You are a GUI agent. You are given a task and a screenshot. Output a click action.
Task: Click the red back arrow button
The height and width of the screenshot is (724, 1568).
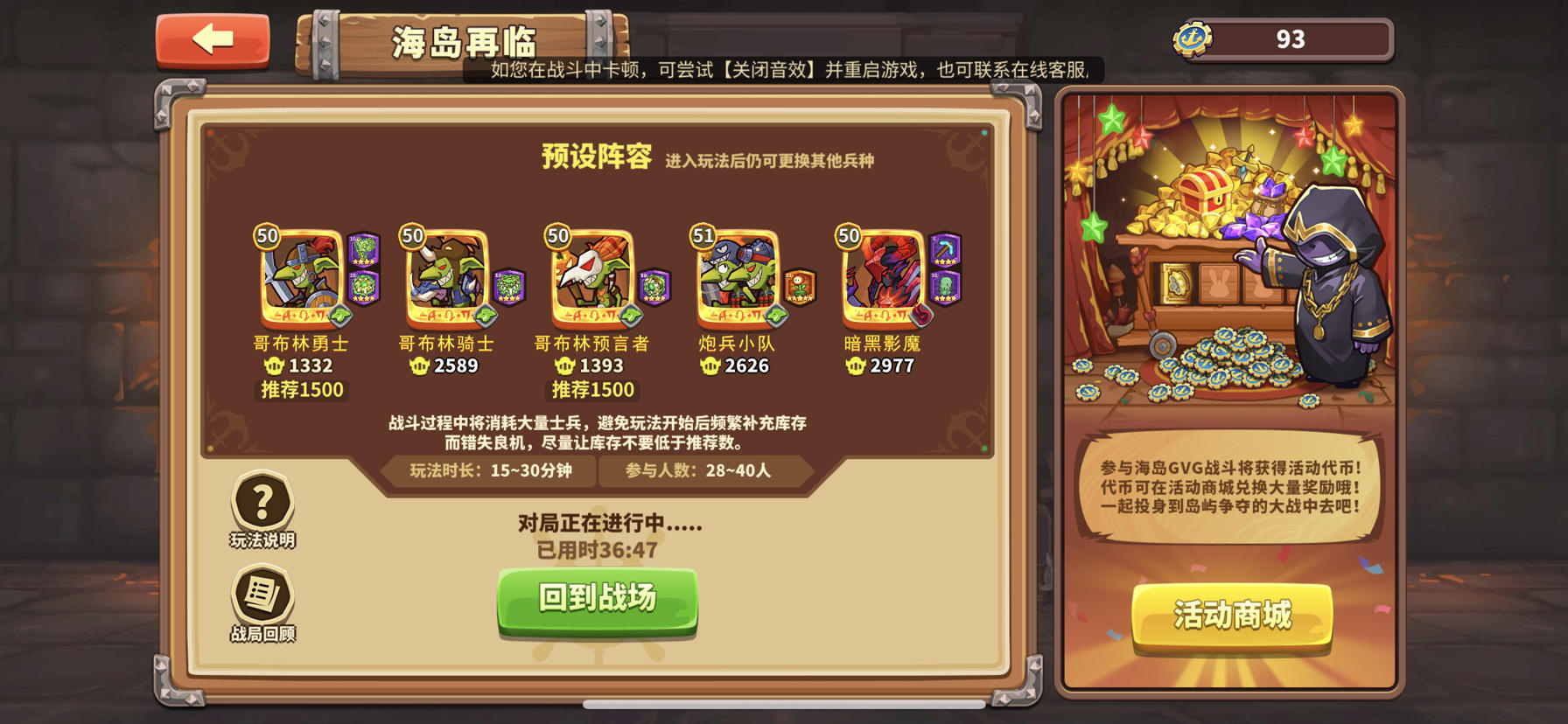tap(213, 38)
